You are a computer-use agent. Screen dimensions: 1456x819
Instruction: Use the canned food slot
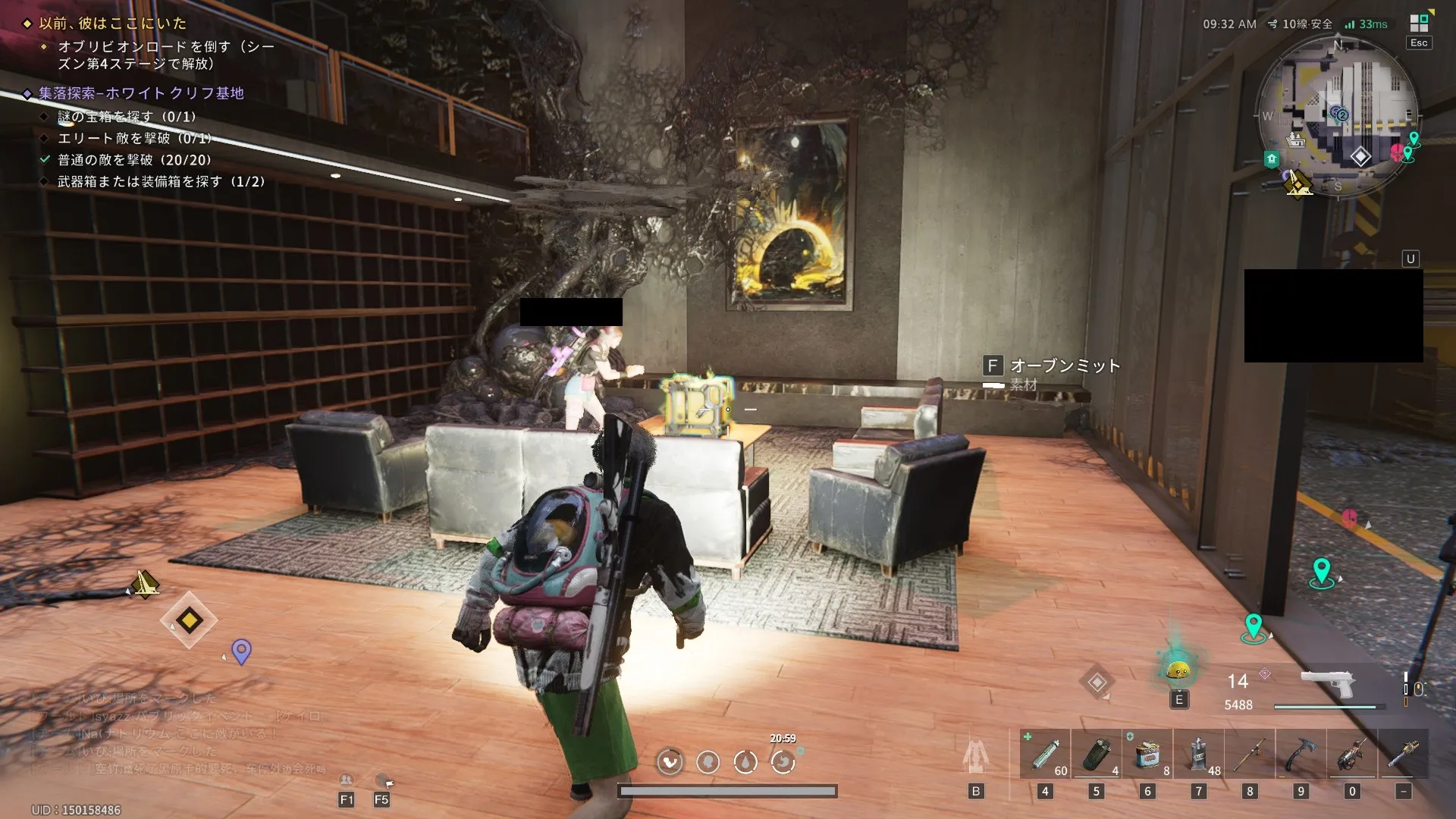(x=1147, y=754)
